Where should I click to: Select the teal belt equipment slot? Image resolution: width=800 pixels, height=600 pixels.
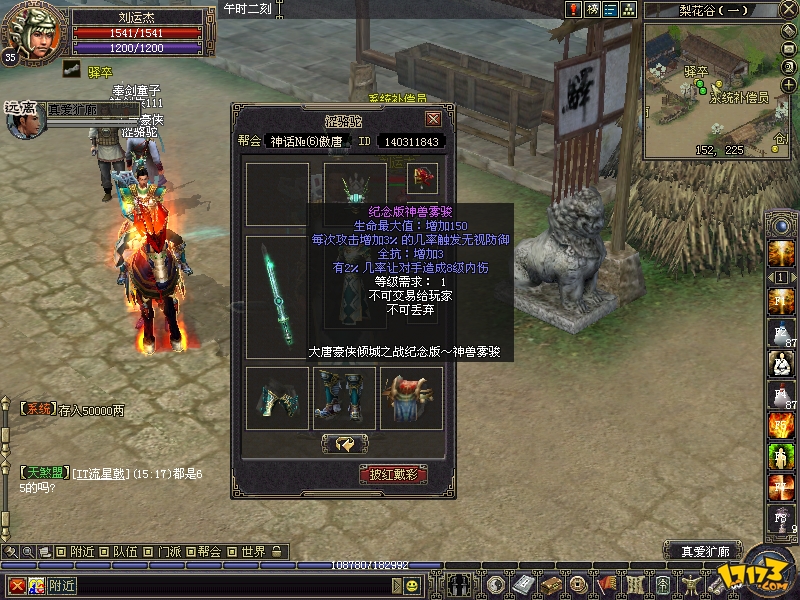point(277,398)
